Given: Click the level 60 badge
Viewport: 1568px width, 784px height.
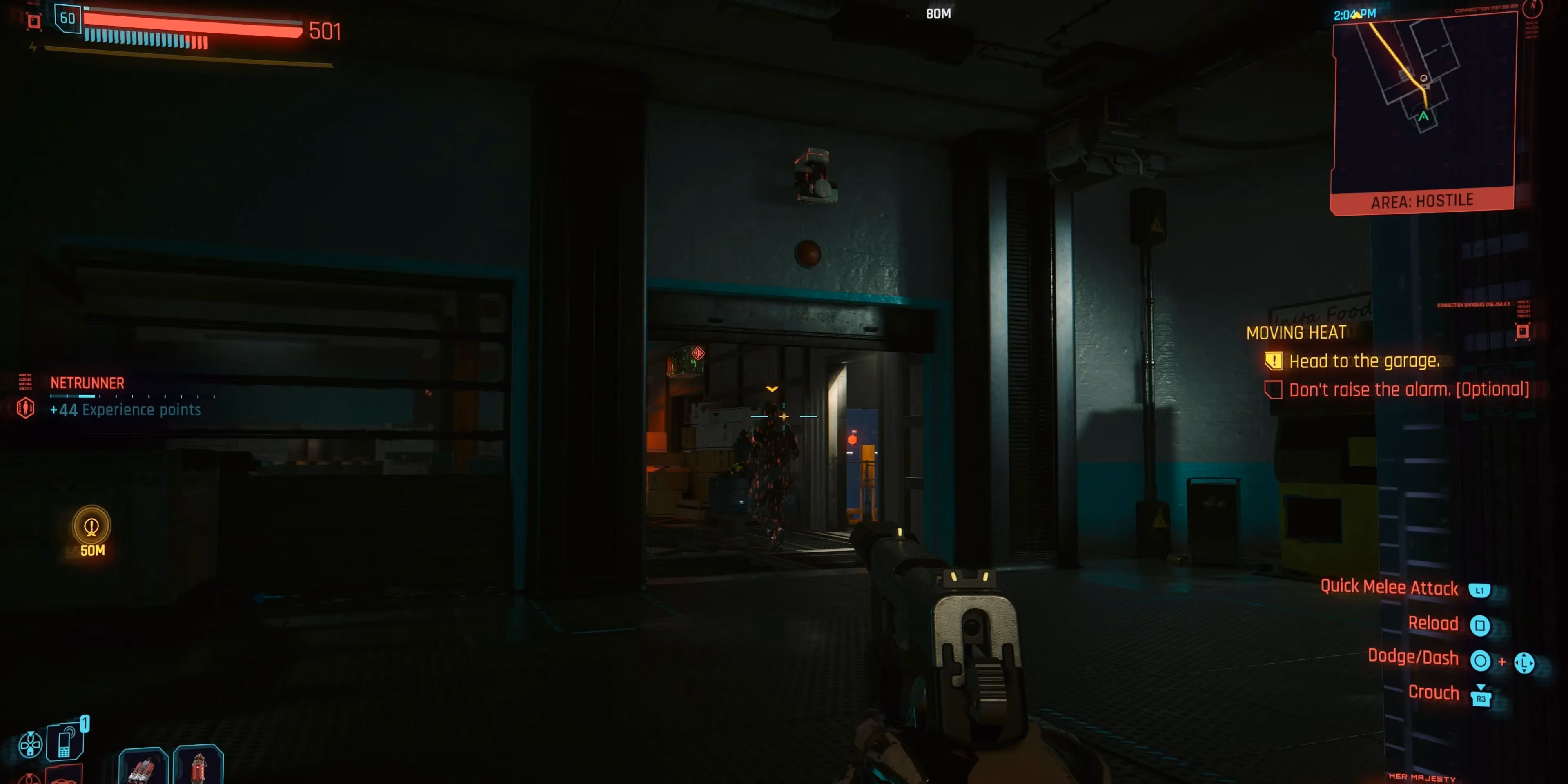Looking at the screenshot, I should [x=67, y=18].
